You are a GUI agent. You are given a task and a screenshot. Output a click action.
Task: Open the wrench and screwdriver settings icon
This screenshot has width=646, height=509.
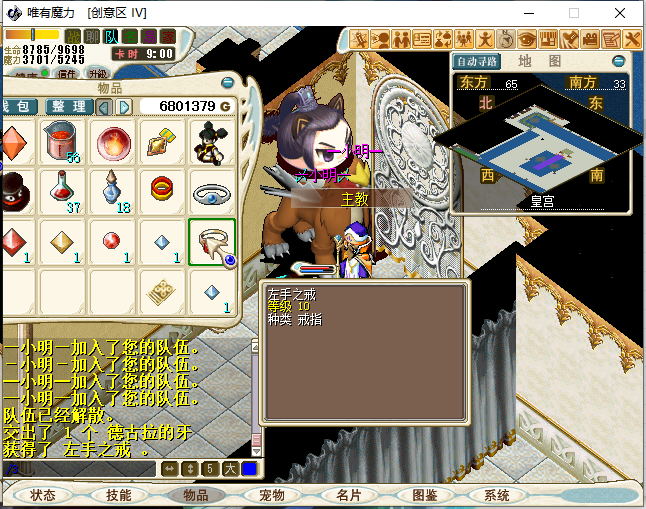click(x=633, y=40)
